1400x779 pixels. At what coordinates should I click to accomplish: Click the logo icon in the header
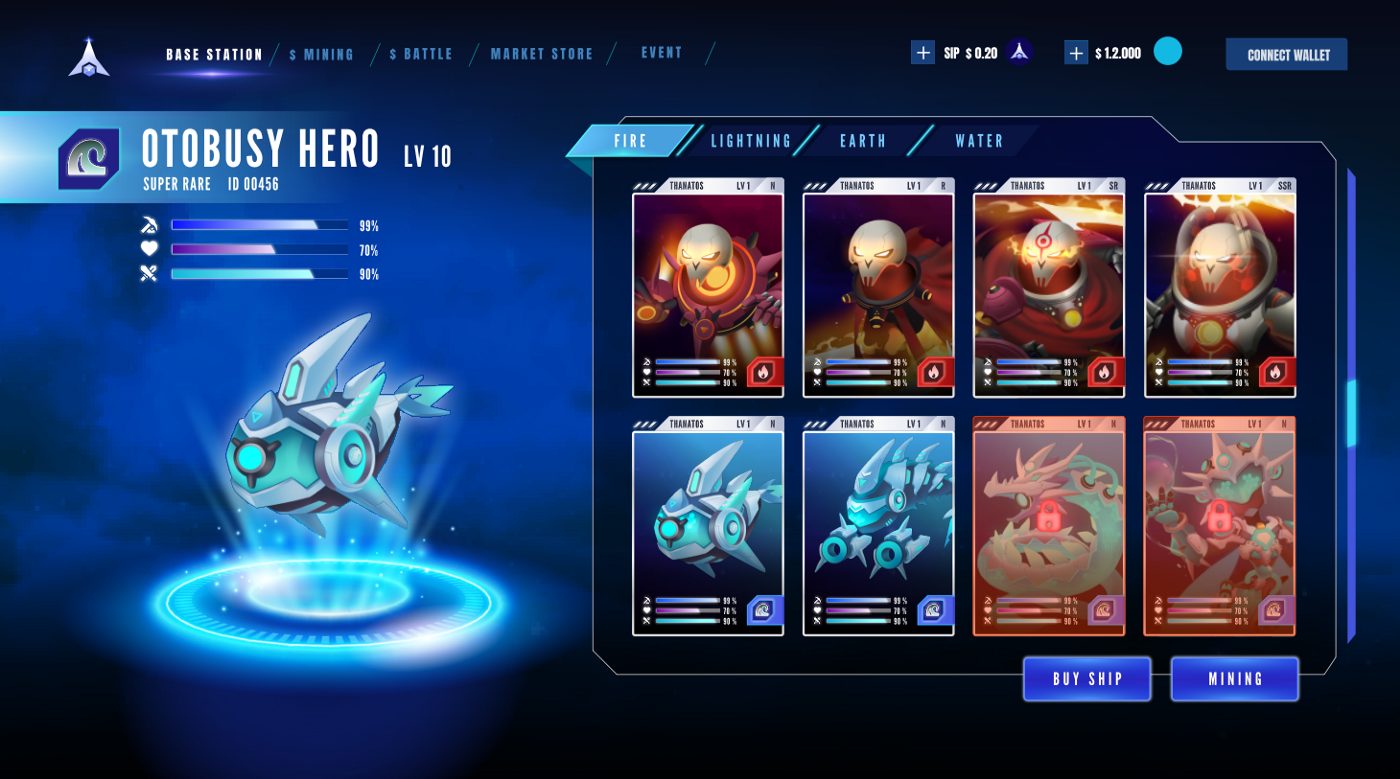pos(89,57)
